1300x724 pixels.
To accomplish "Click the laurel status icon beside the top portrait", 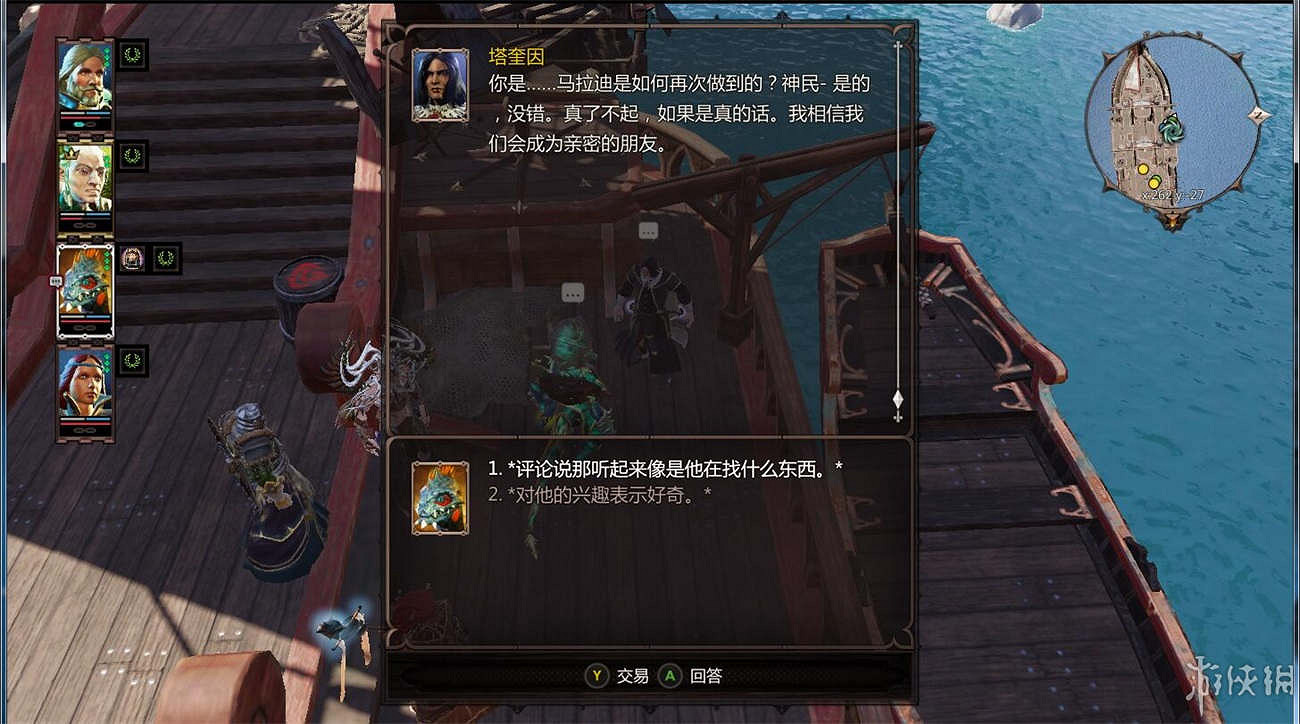I will pyautogui.click(x=133, y=56).
